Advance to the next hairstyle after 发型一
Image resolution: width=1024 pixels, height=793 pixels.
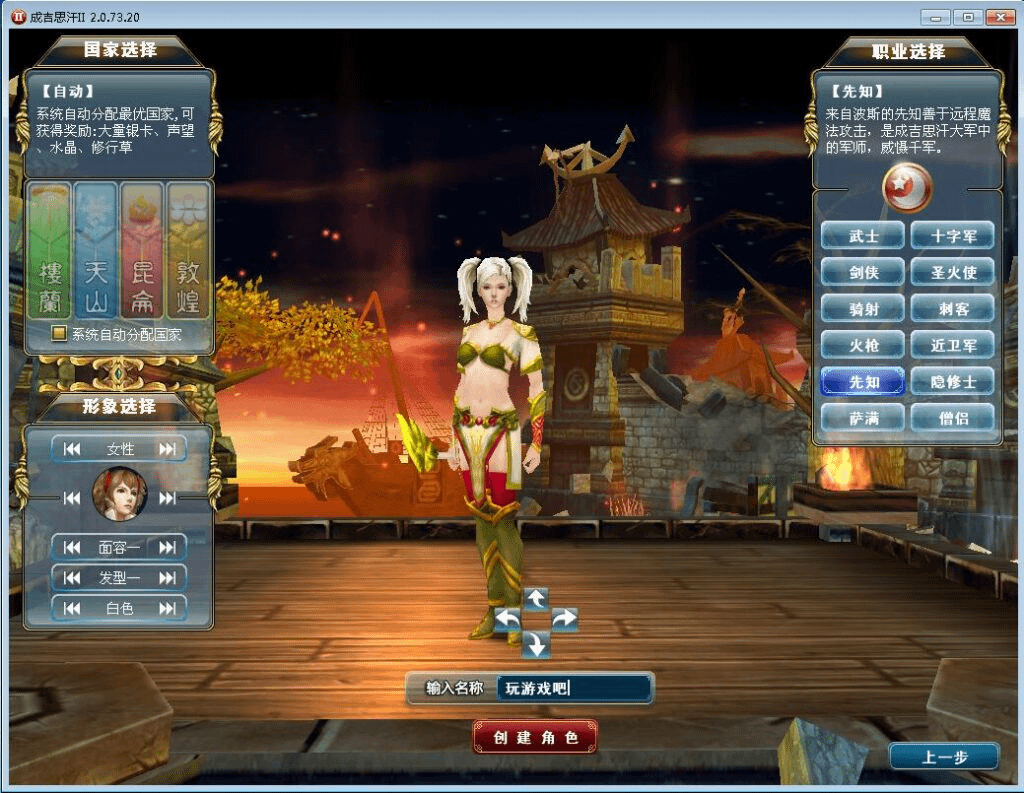pyautogui.click(x=167, y=577)
